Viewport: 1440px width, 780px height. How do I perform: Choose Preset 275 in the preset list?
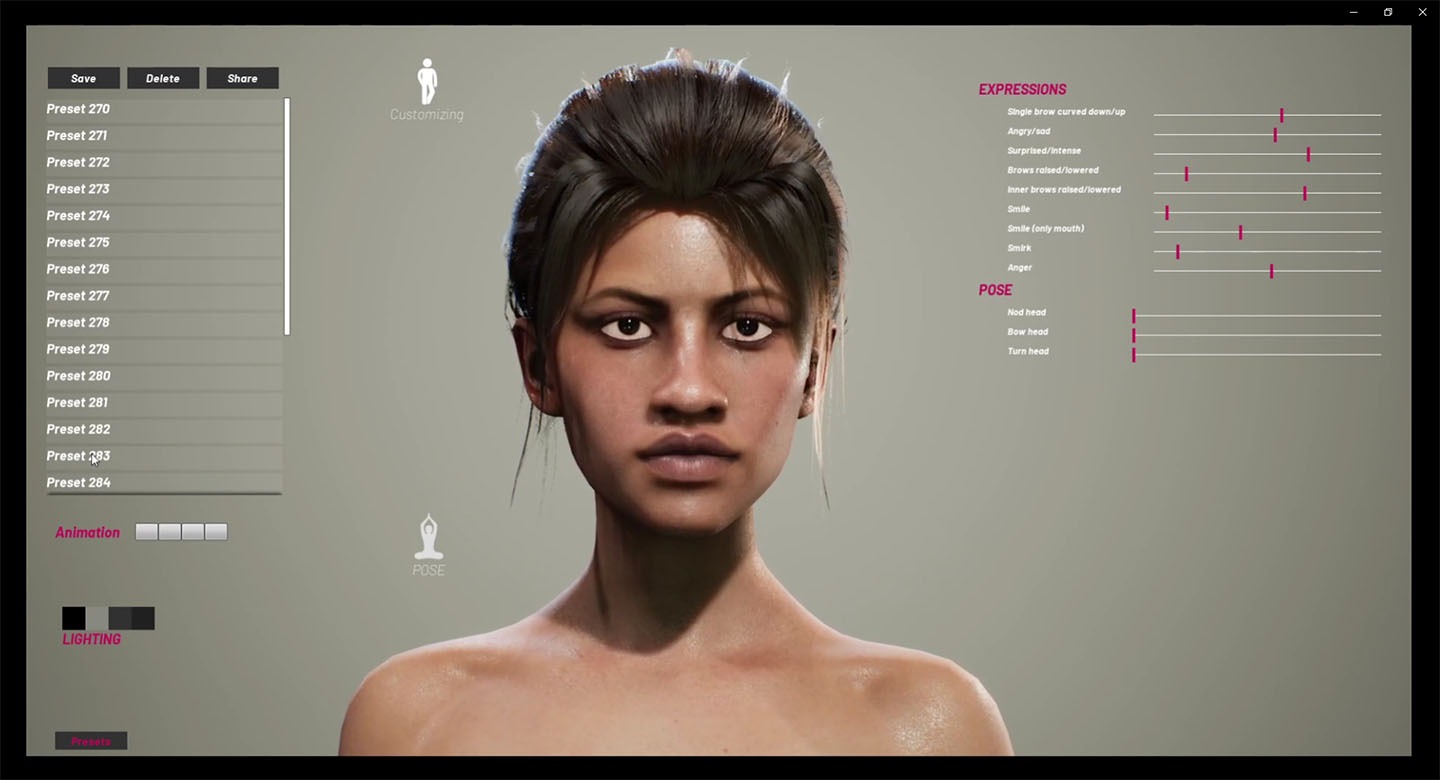click(78, 242)
